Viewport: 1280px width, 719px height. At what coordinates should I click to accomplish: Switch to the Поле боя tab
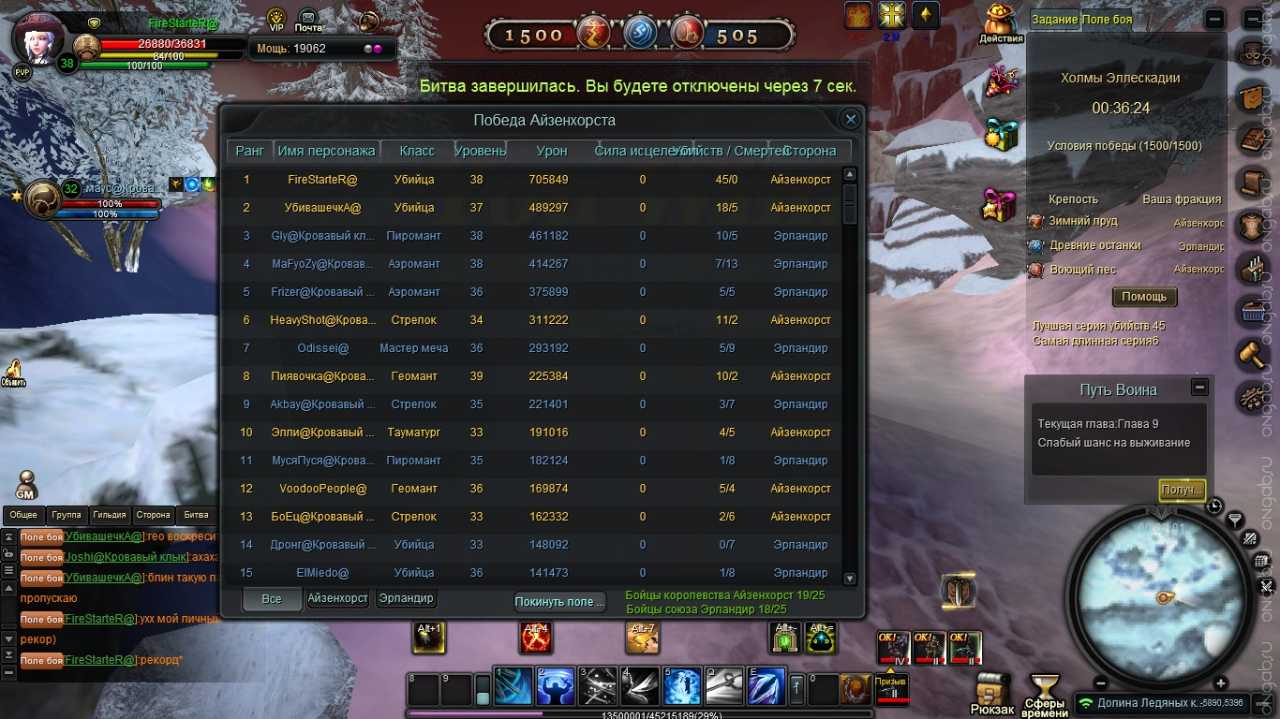tap(1107, 20)
